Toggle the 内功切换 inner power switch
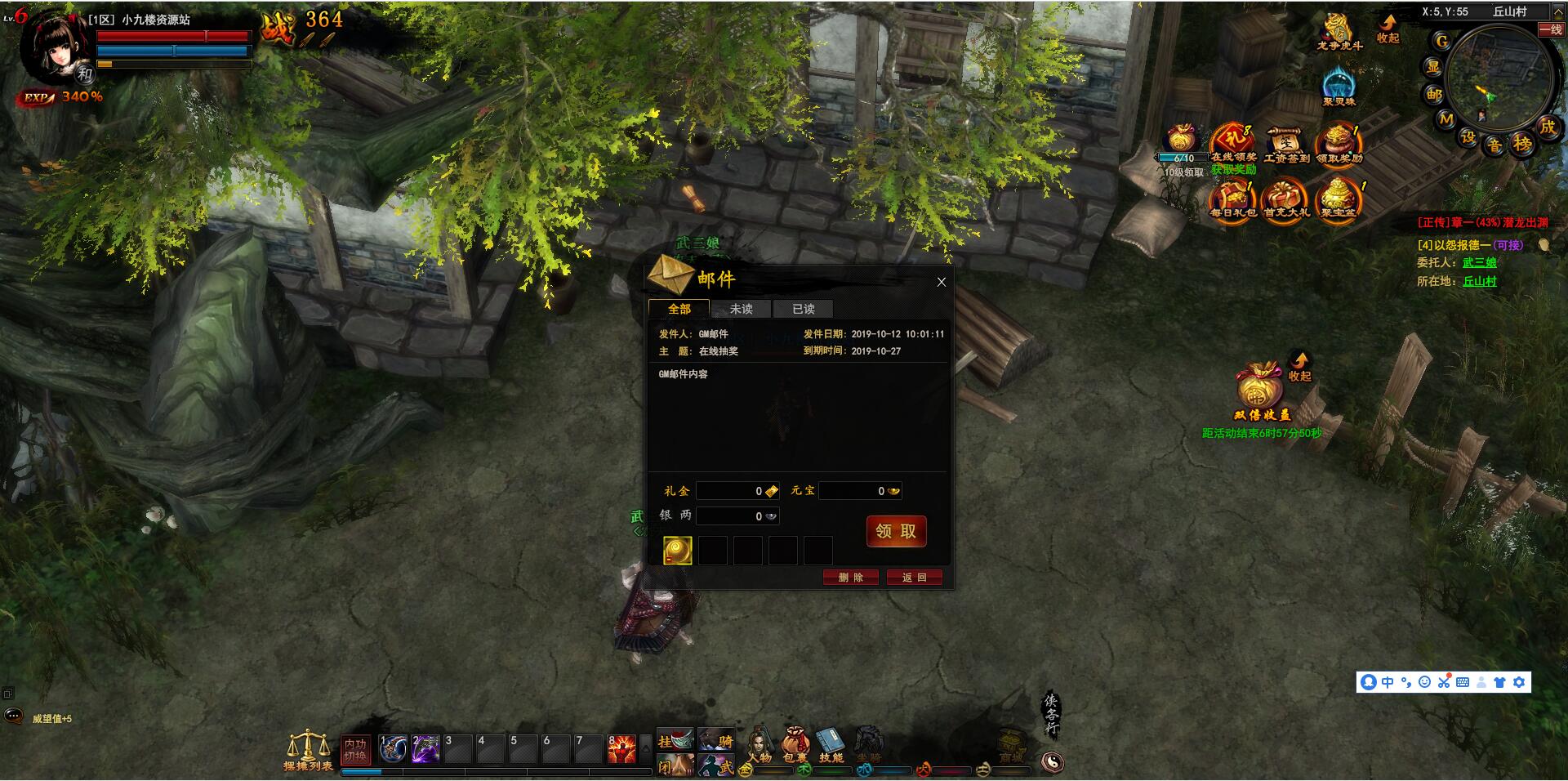 coord(355,749)
